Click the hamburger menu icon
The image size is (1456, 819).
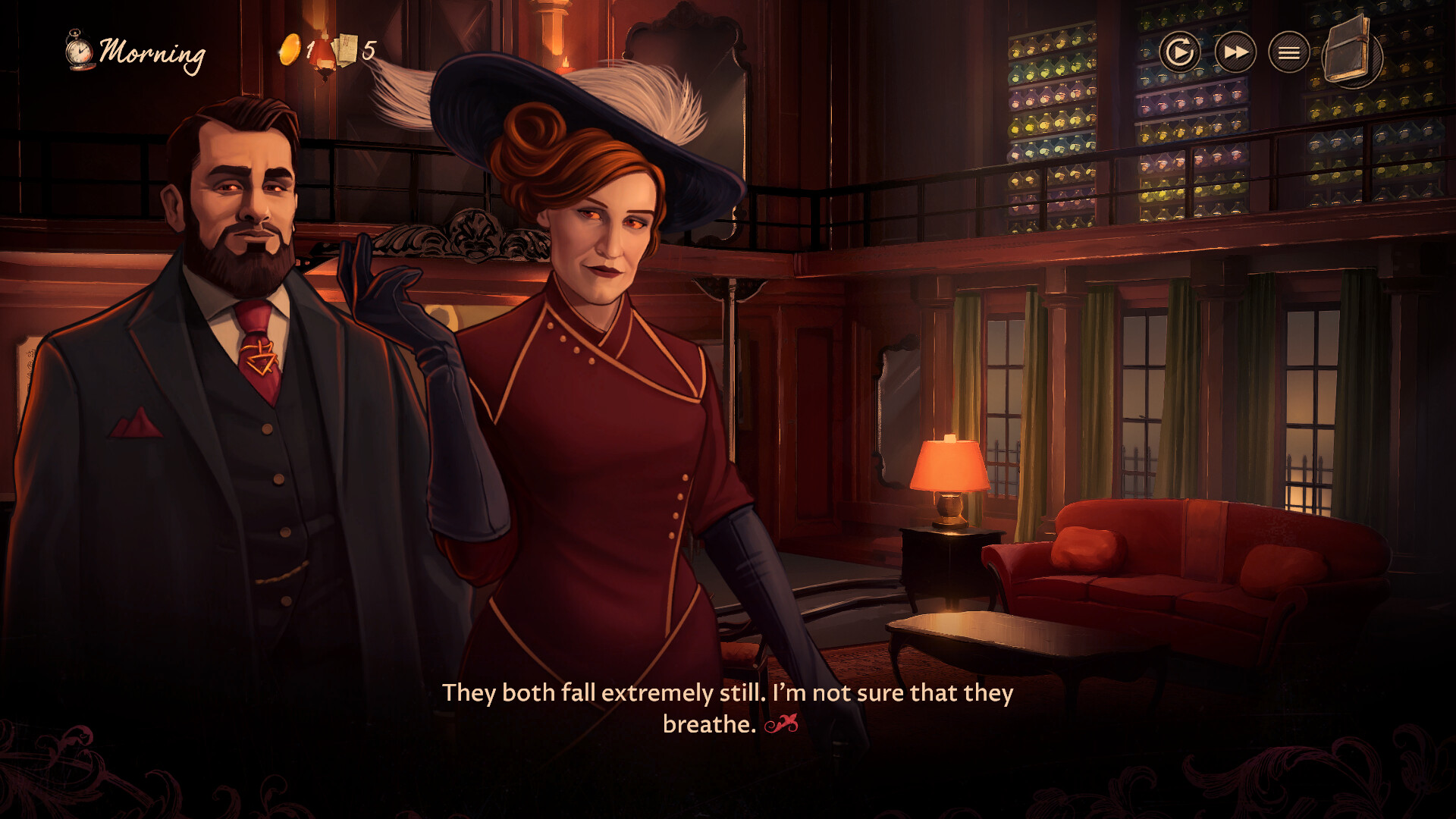coord(1288,53)
